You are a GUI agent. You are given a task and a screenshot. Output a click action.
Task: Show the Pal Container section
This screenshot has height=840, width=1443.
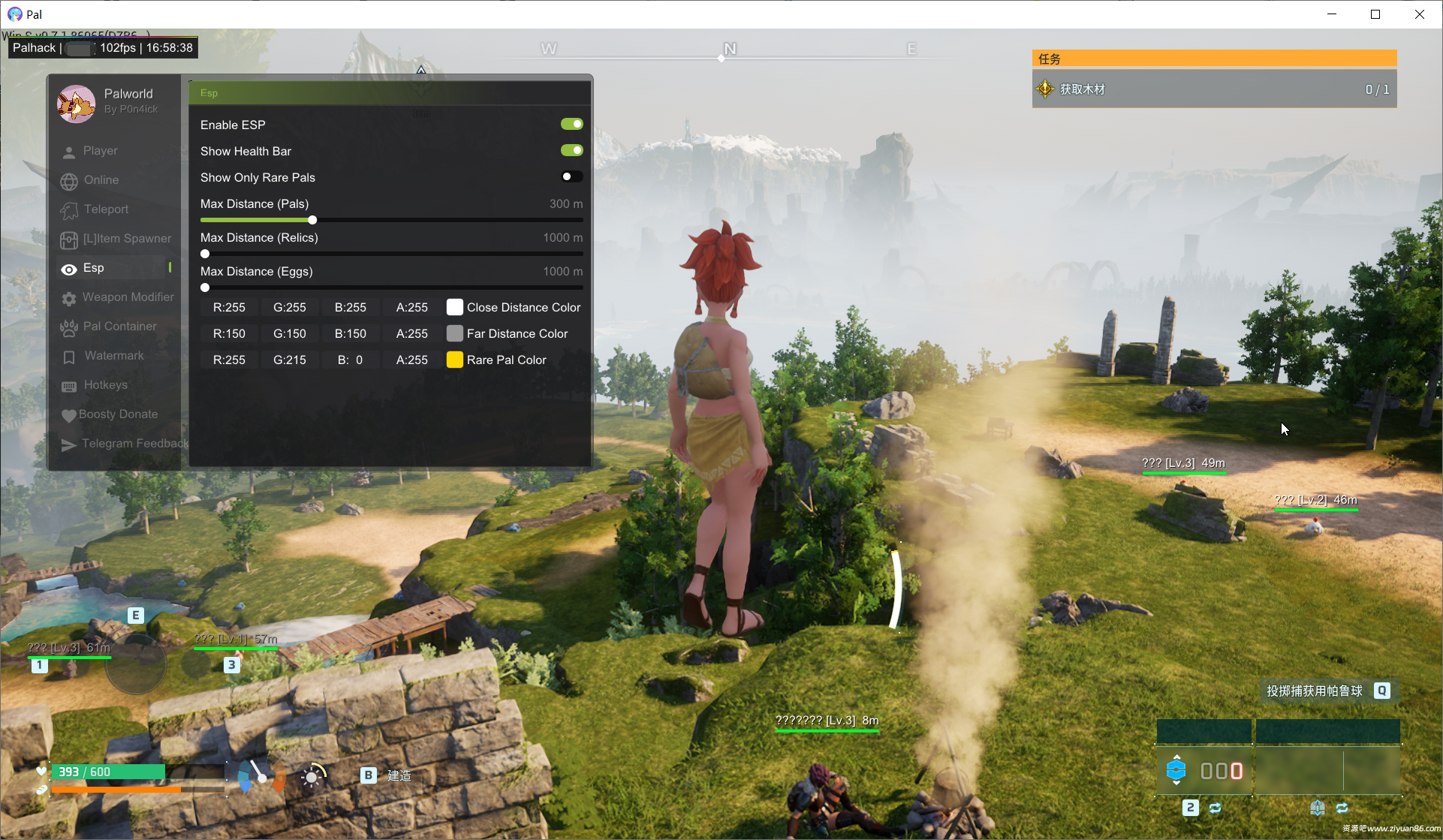[x=119, y=327]
